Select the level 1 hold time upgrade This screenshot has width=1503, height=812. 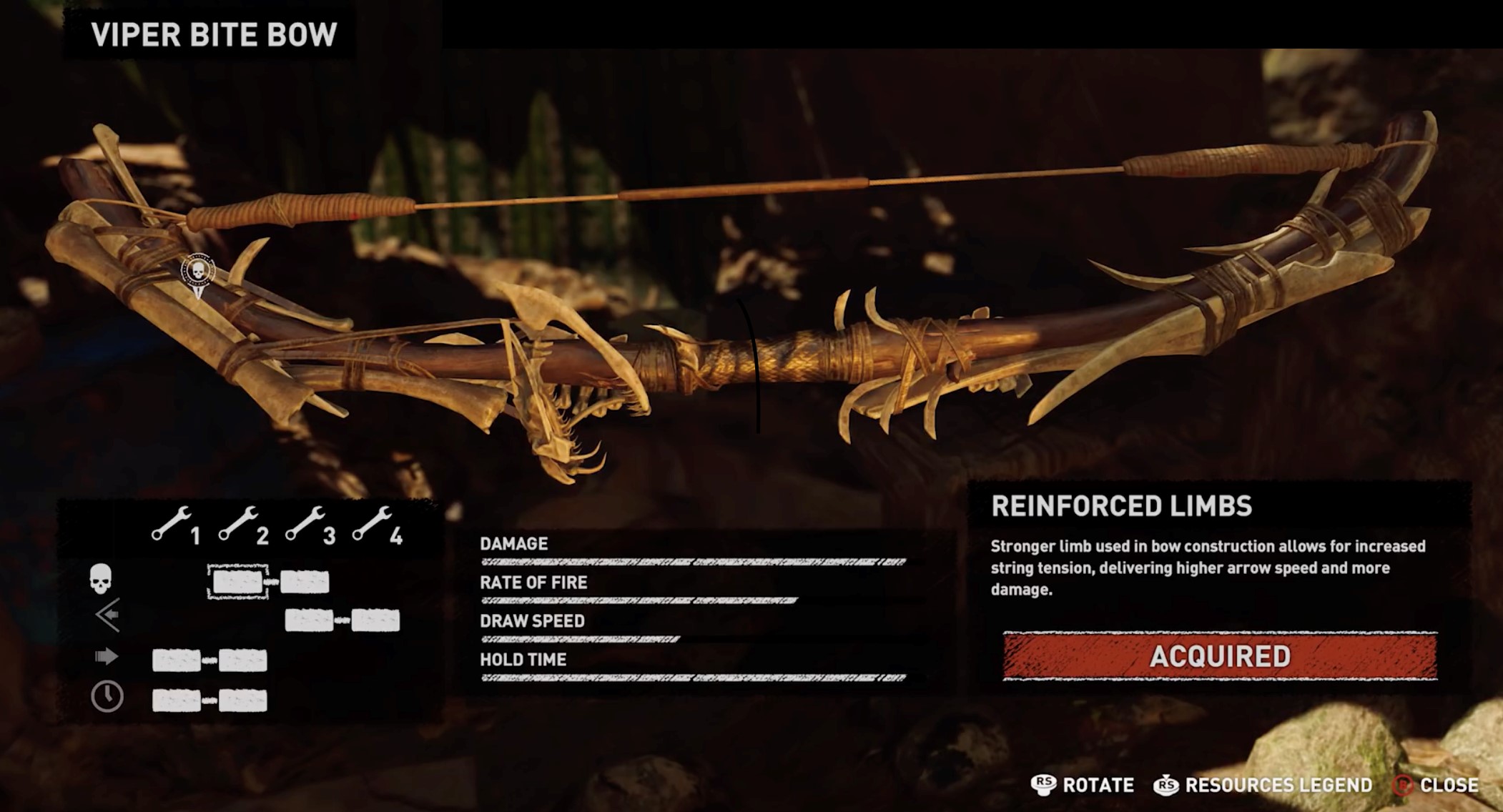click(176, 700)
